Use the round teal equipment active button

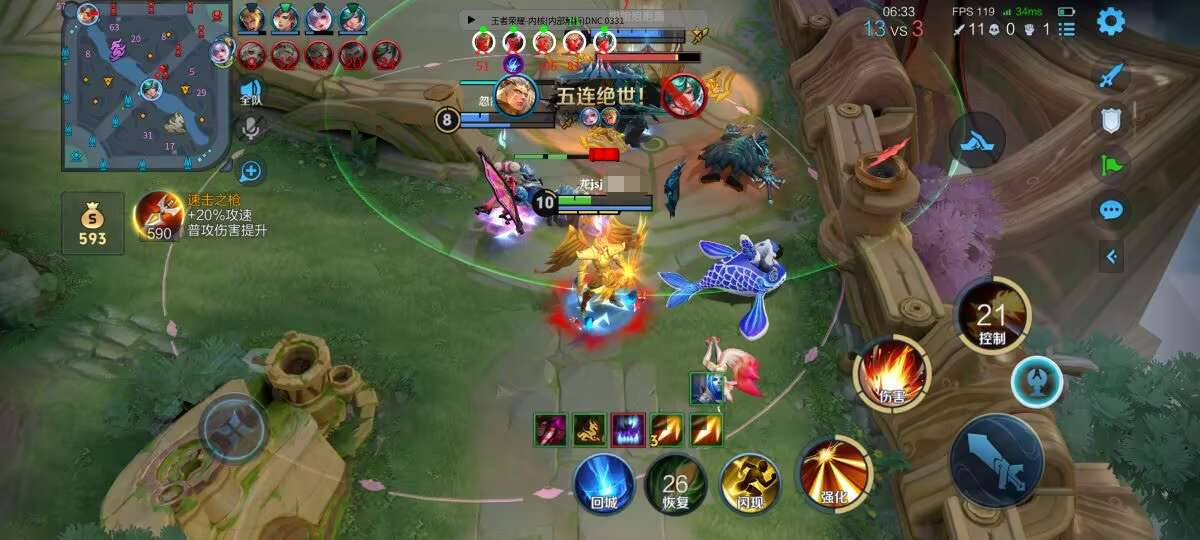(1035, 382)
